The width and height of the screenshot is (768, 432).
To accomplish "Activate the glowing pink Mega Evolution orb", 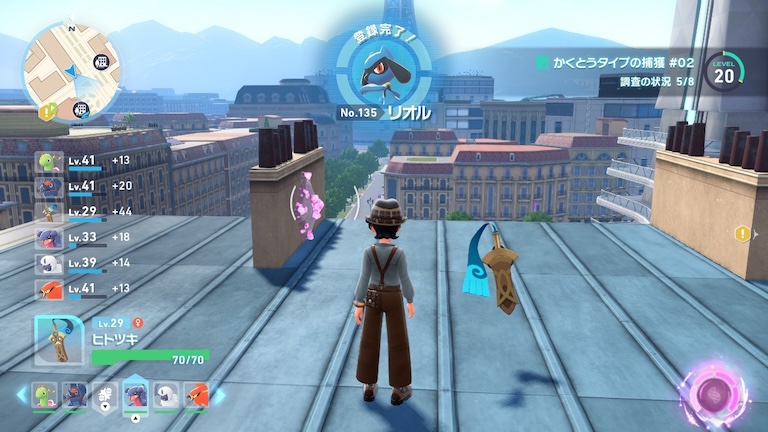I will click(x=716, y=392).
